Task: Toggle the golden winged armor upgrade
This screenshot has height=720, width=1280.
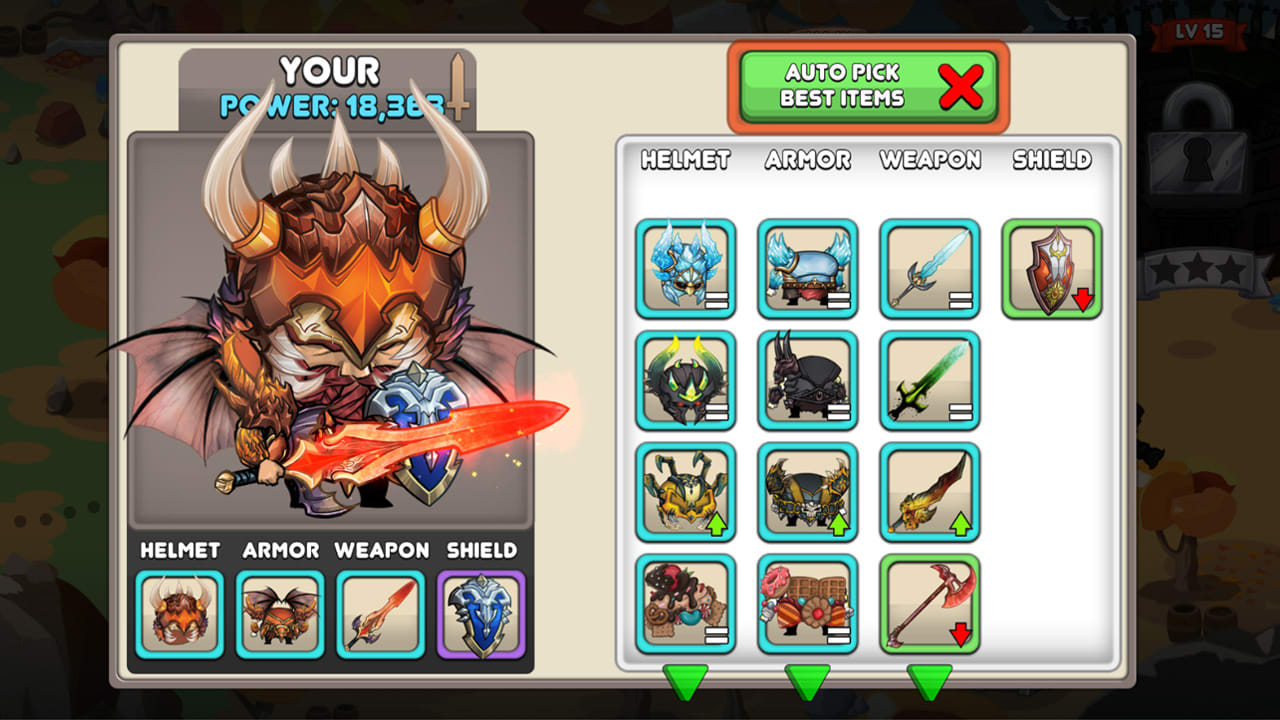Action: (x=808, y=492)
